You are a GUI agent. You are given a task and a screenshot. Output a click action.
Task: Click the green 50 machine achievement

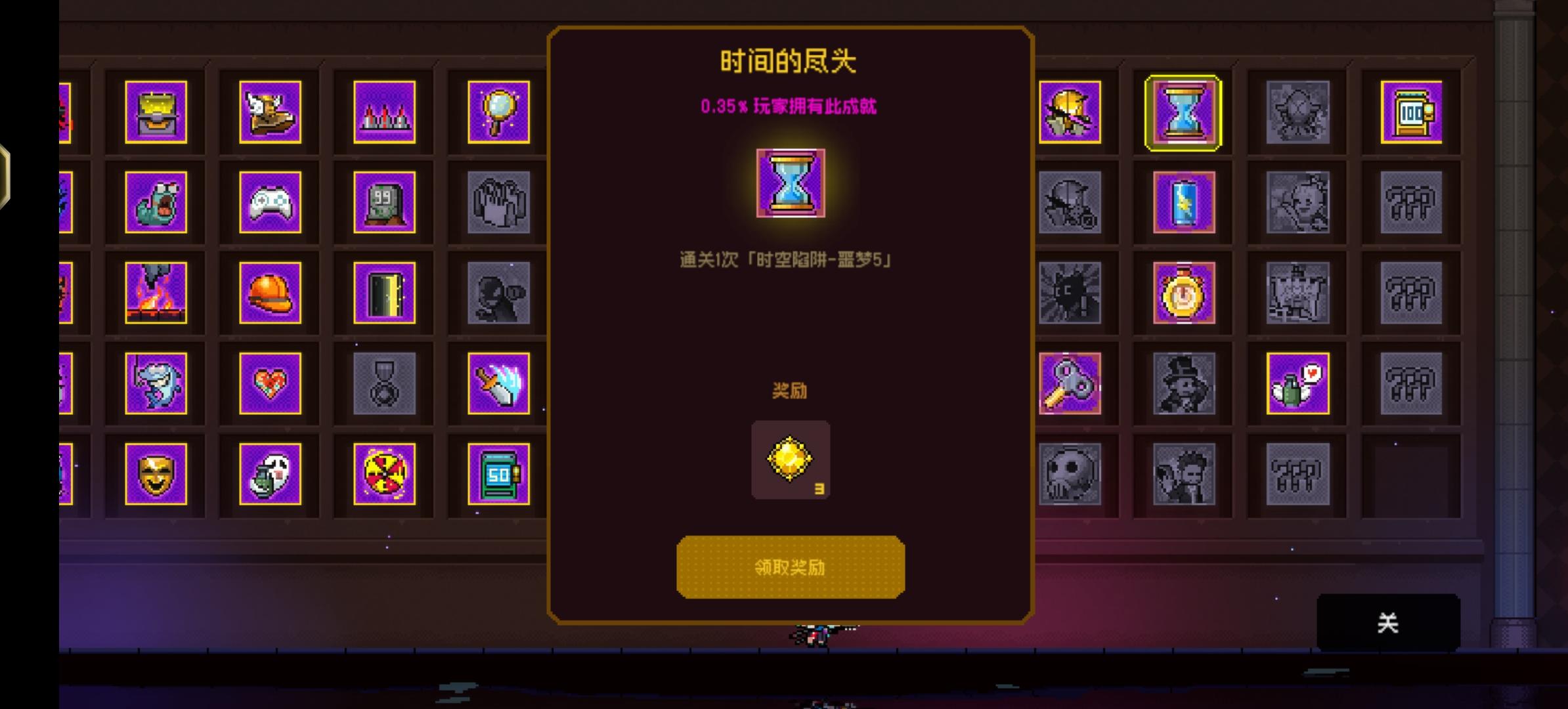(499, 475)
